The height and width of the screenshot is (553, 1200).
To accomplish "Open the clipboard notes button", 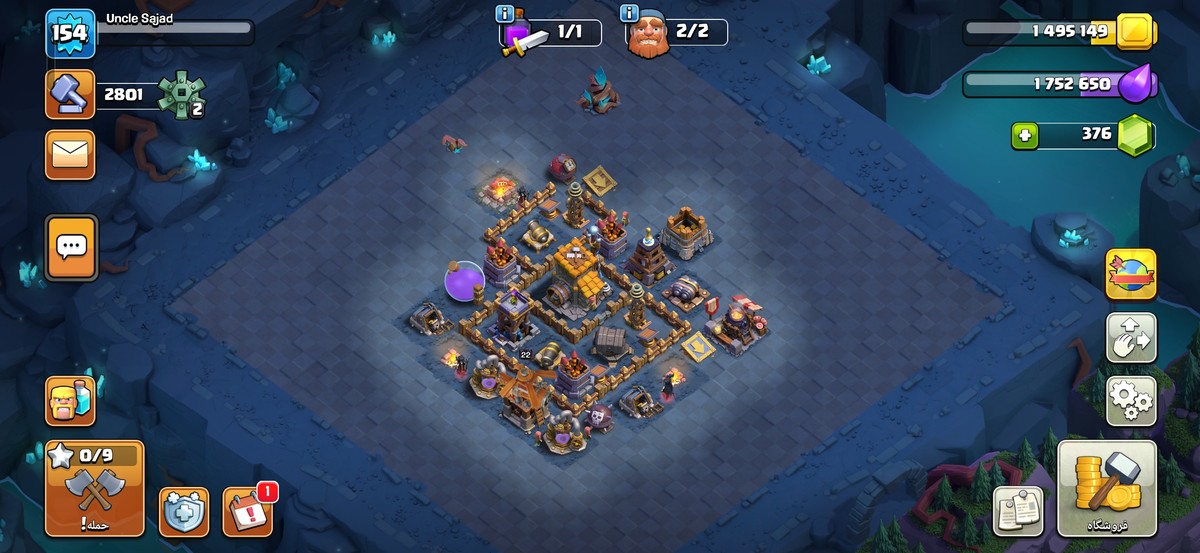I will tap(1018, 511).
